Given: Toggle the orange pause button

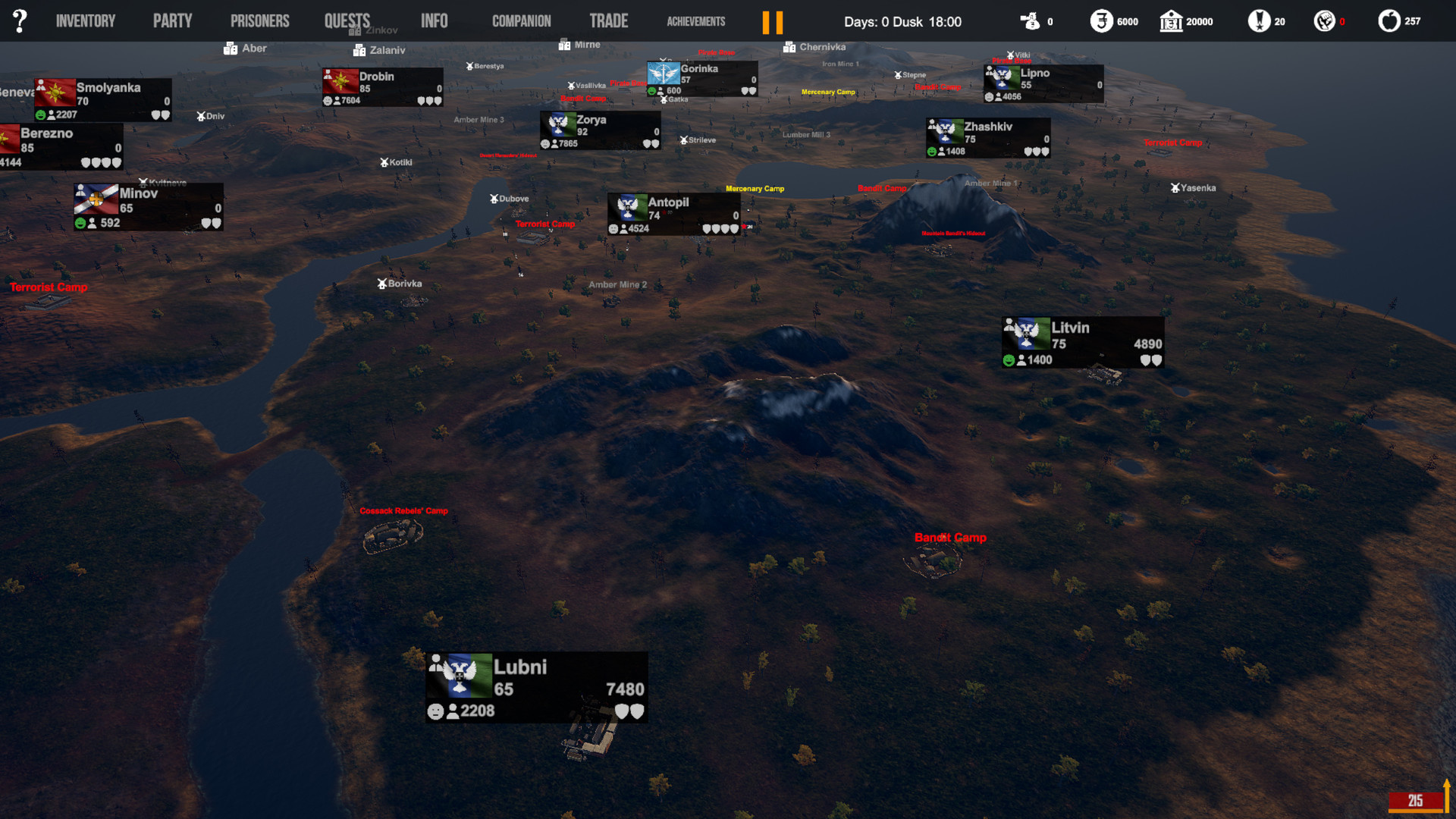Looking at the screenshot, I should click(x=772, y=22).
